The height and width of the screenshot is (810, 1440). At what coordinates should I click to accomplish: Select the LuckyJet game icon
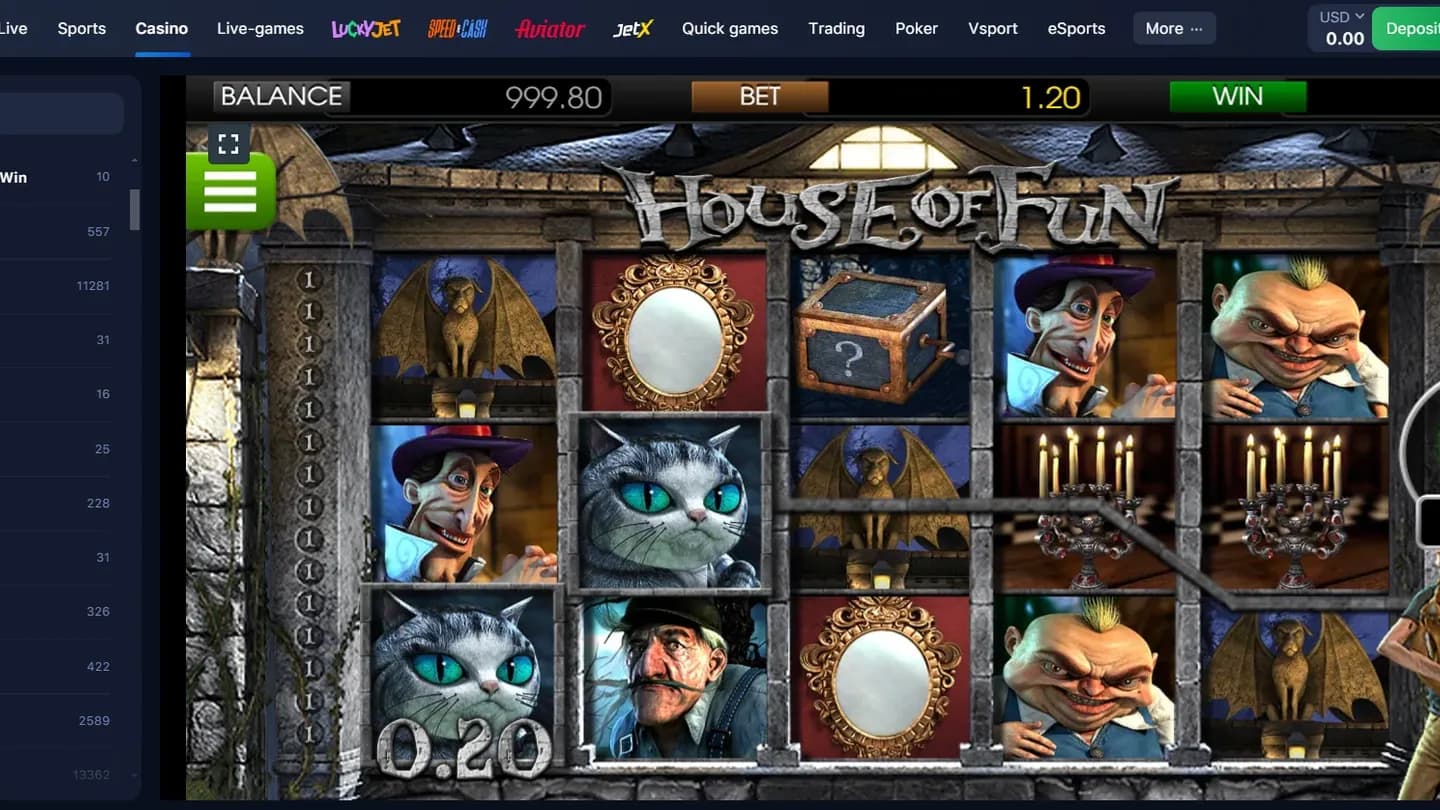[x=366, y=29]
